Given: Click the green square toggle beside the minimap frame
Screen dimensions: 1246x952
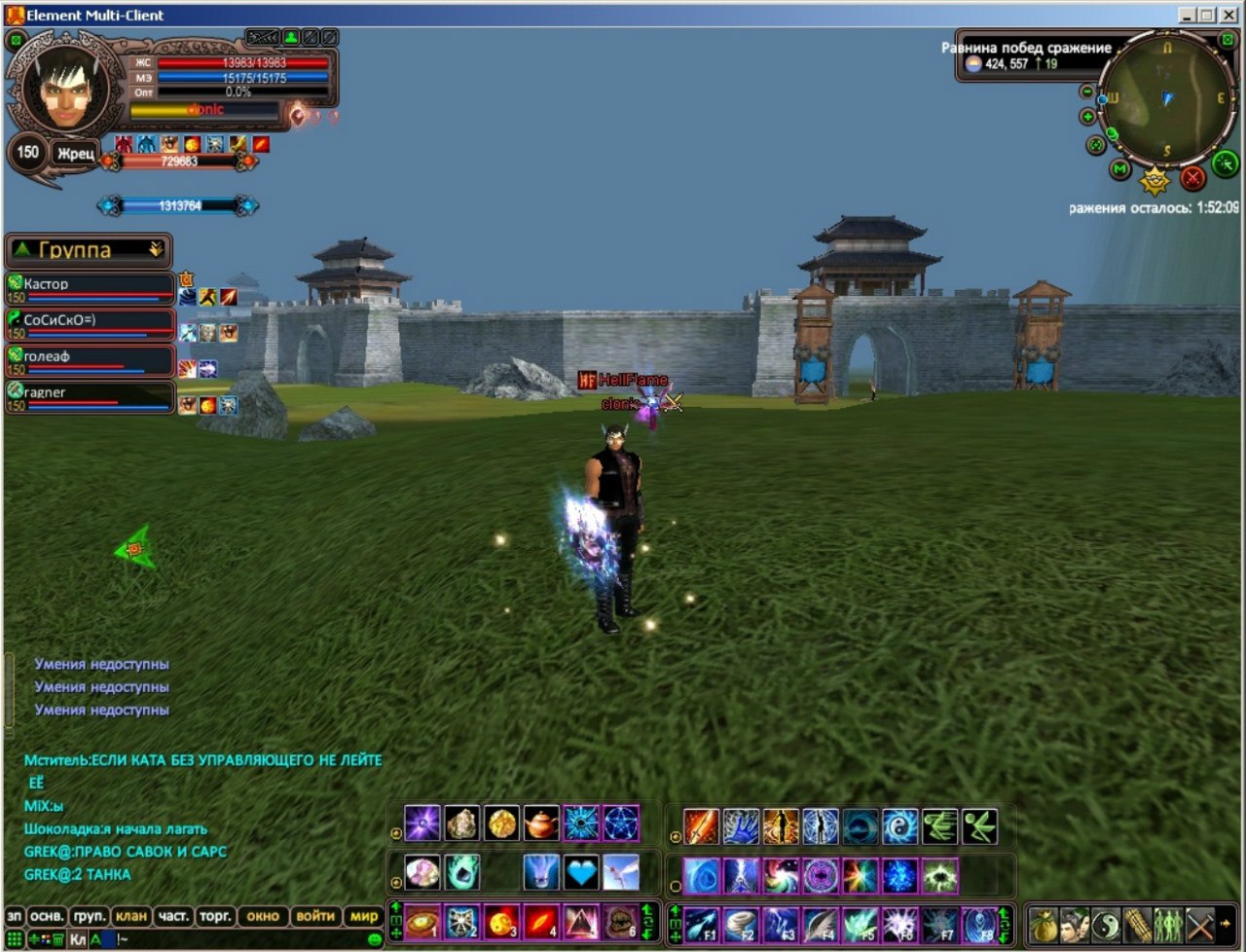Looking at the screenshot, I should (1227, 40).
